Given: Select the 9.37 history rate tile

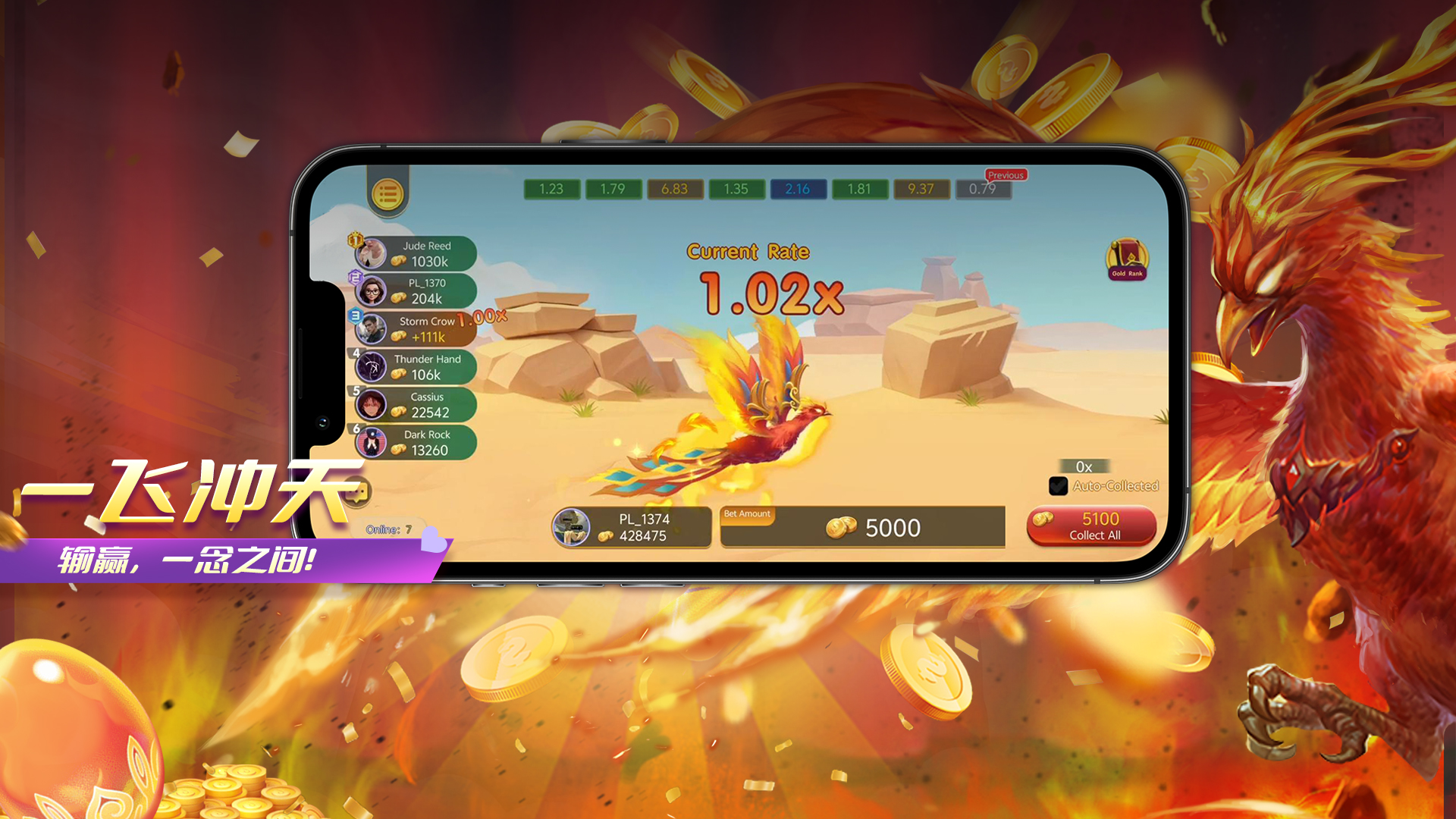Looking at the screenshot, I should coord(921,189).
